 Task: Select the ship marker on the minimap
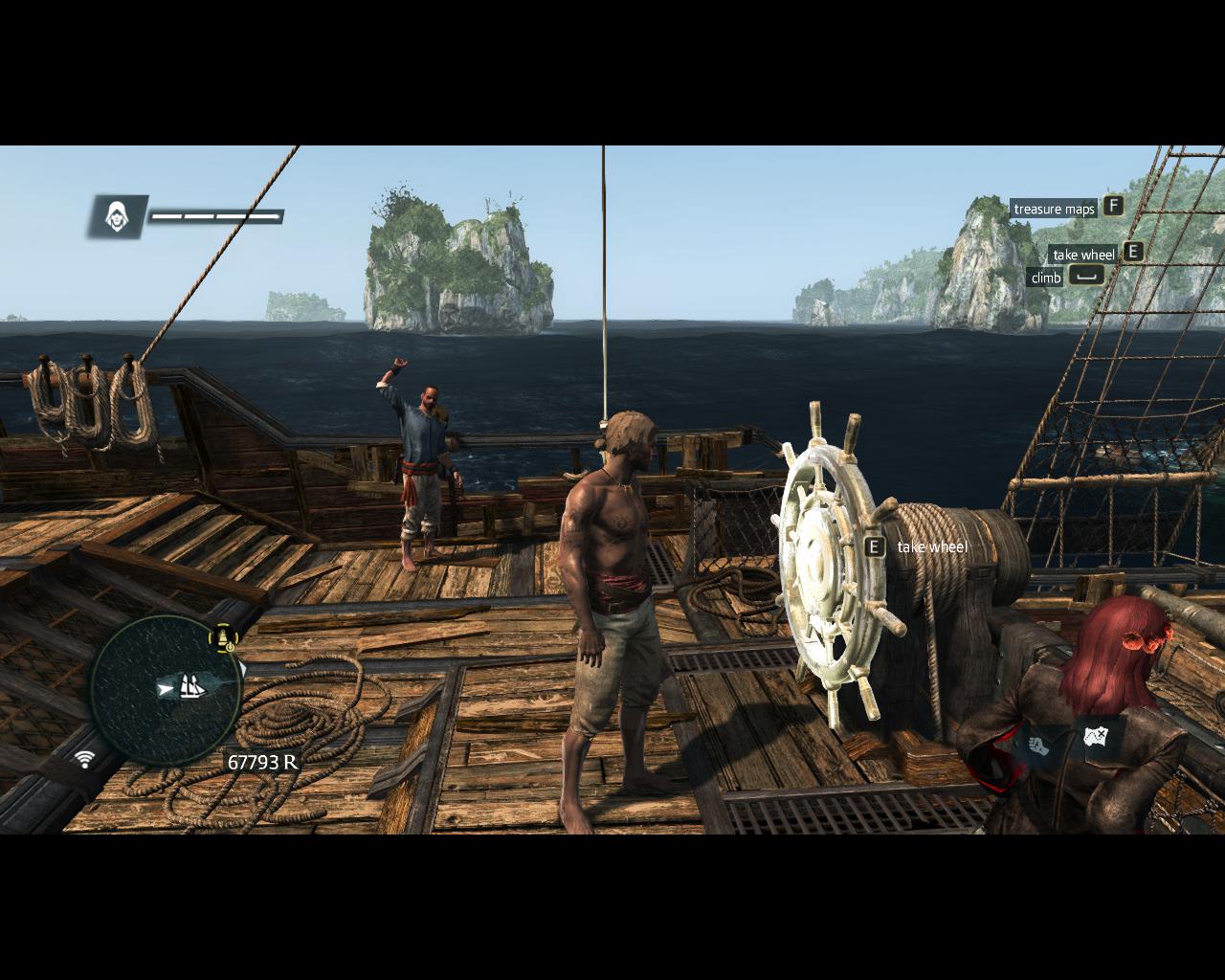click(189, 686)
